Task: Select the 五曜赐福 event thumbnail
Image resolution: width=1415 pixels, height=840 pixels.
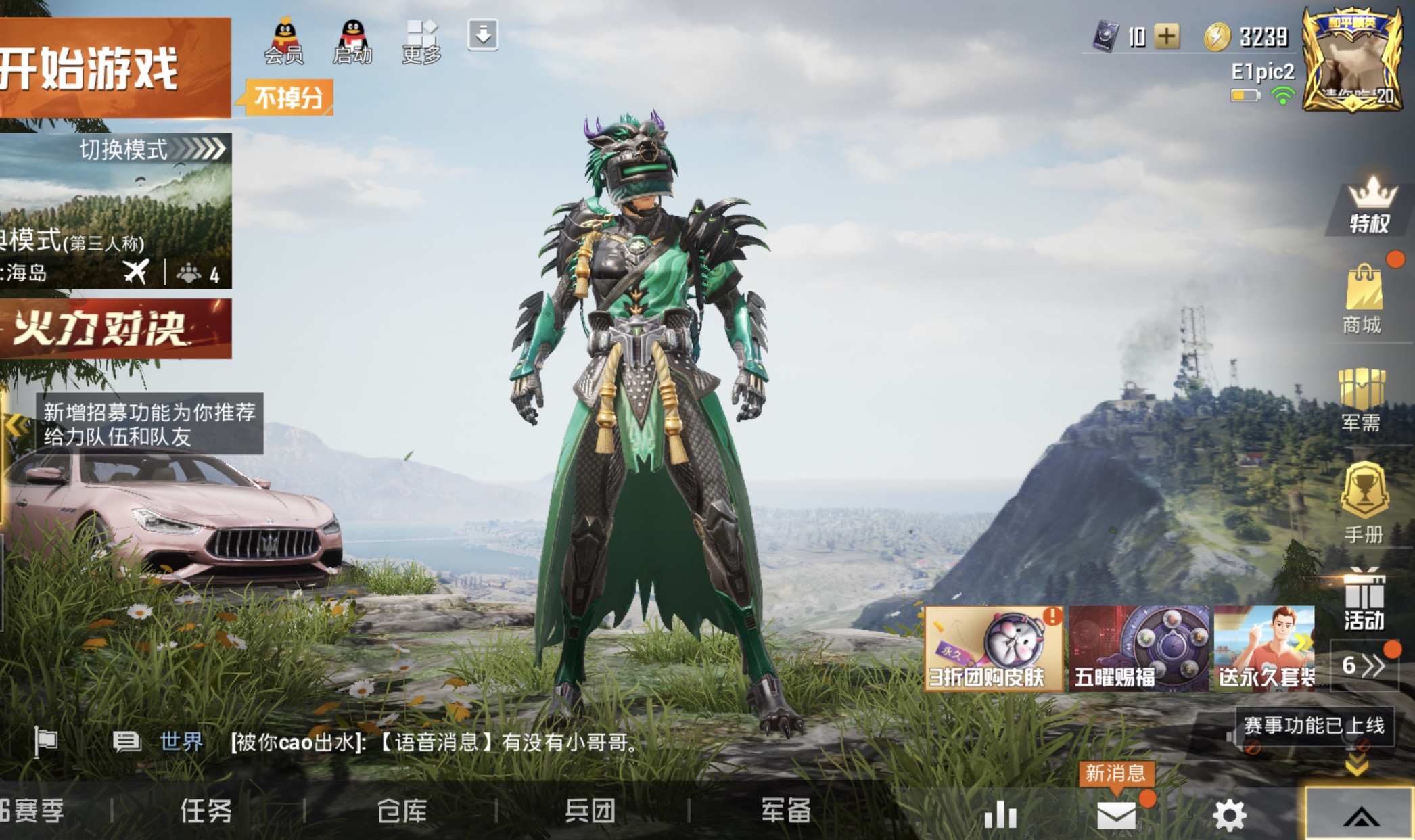Action: tap(1138, 649)
